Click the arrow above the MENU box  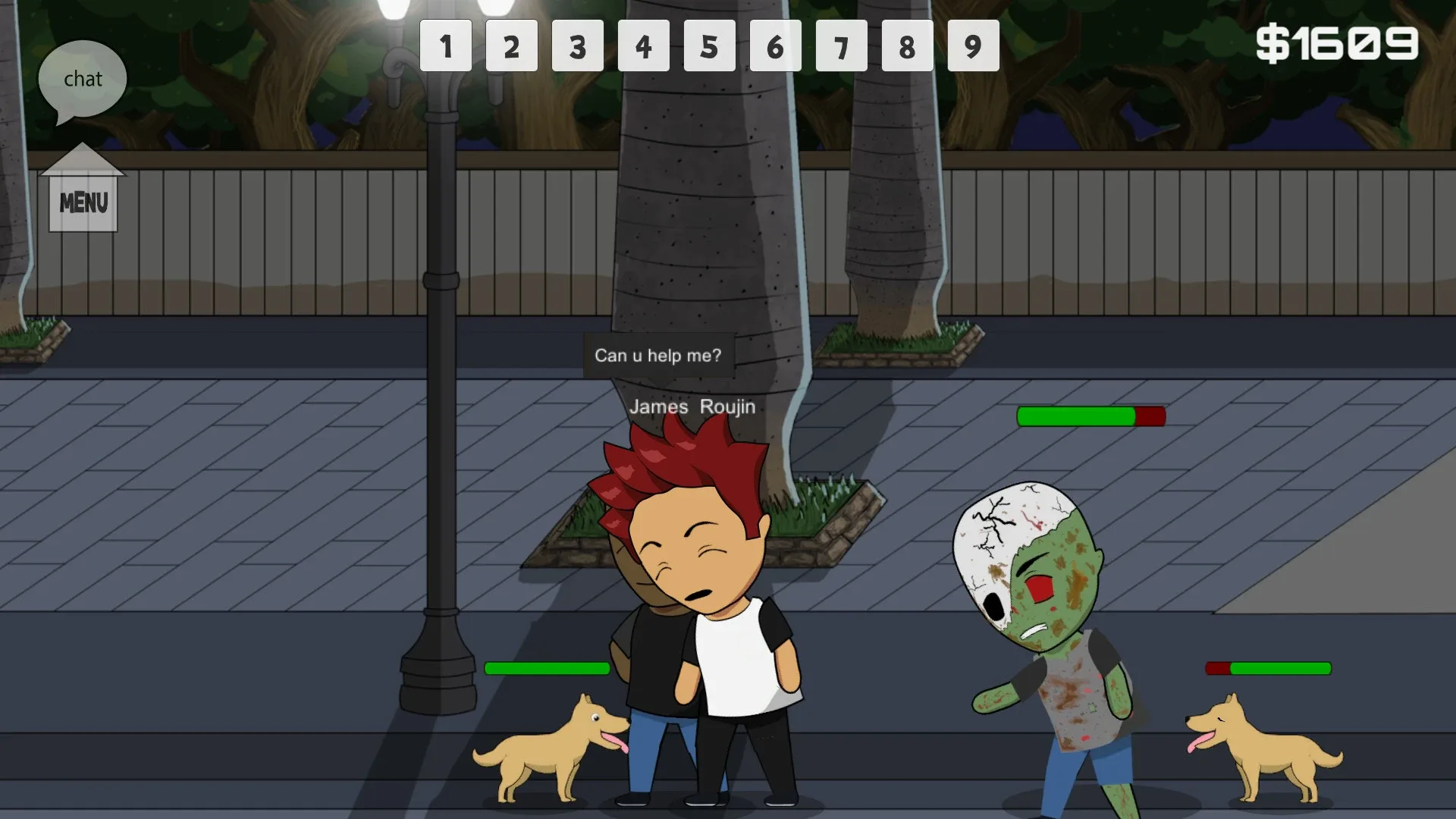click(x=83, y=158)
